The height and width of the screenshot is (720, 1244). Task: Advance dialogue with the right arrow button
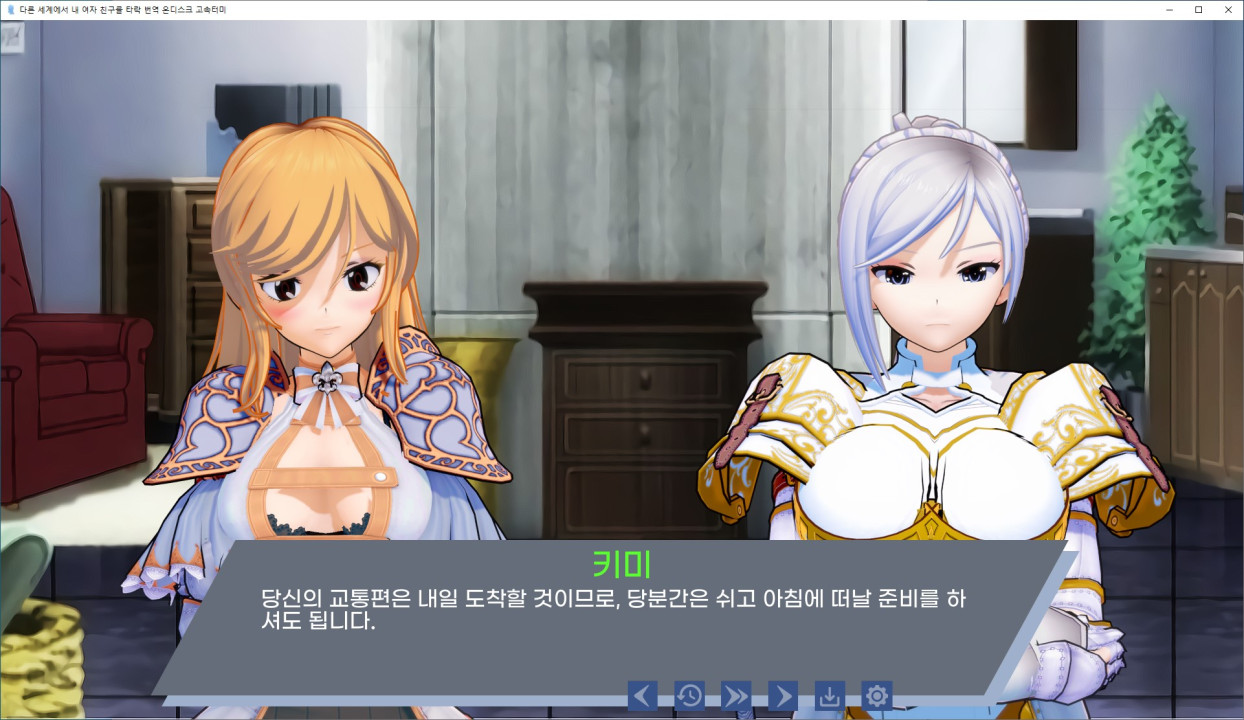782,695
